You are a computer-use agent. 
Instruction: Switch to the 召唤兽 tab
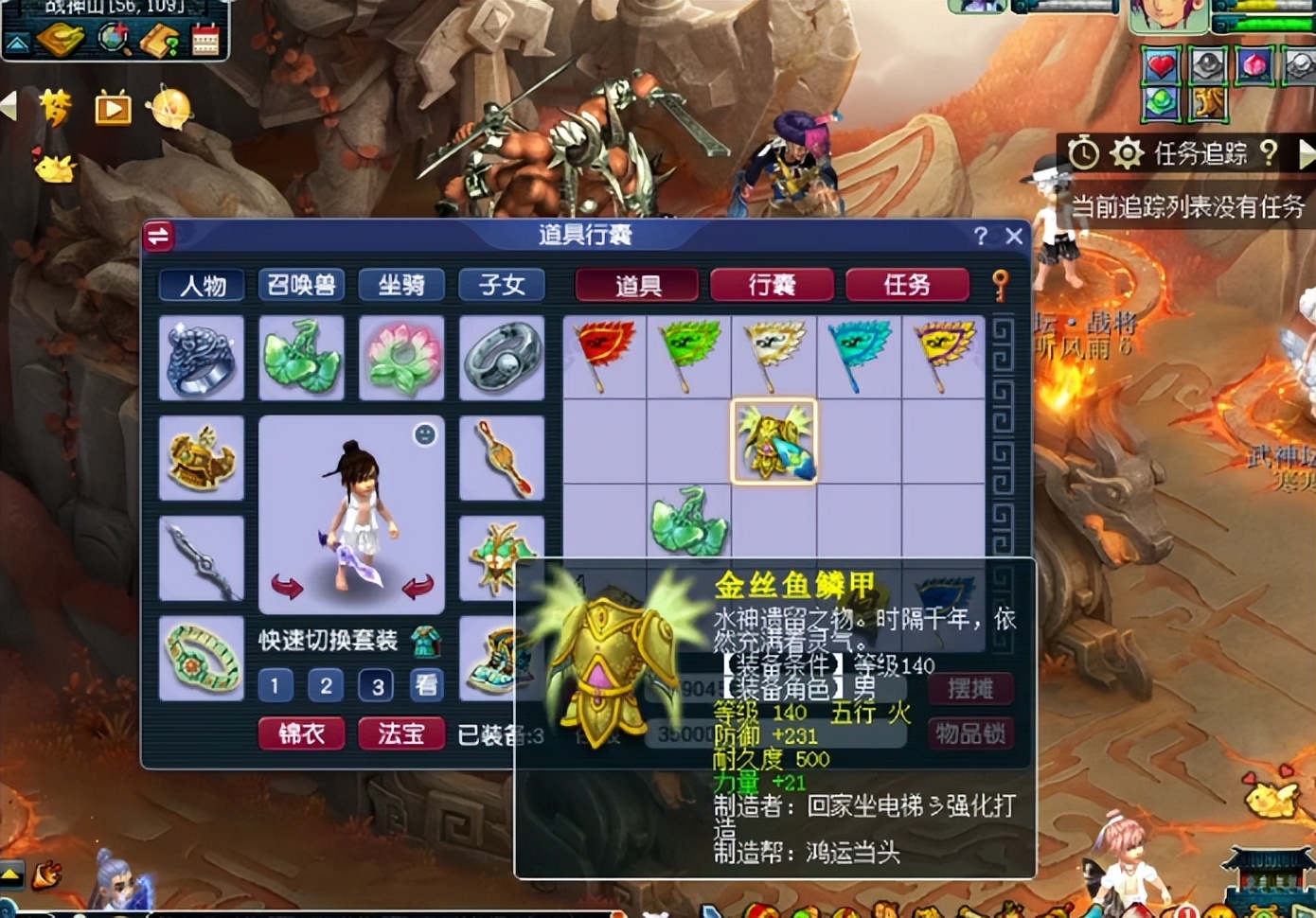point(301,285)
